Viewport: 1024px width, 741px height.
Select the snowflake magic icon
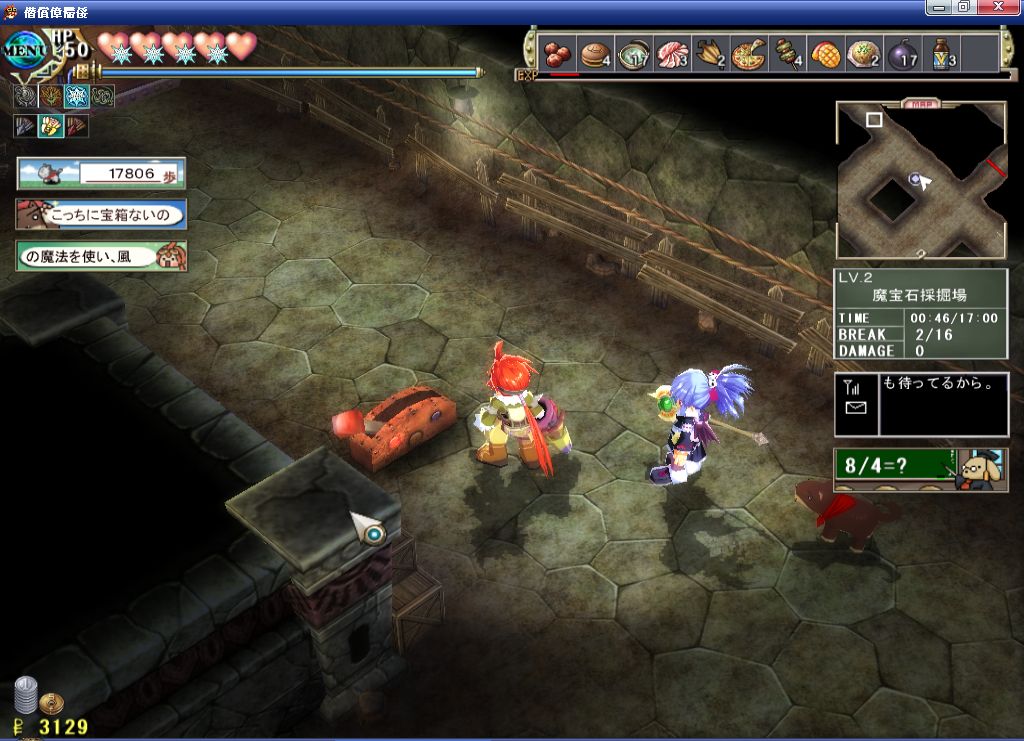coord(76,96)
